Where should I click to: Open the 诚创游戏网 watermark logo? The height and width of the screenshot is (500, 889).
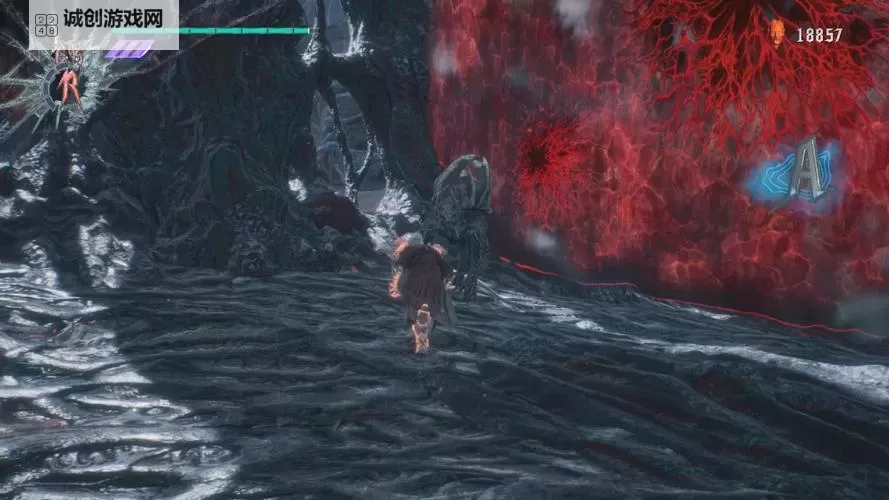coord(104,23)
